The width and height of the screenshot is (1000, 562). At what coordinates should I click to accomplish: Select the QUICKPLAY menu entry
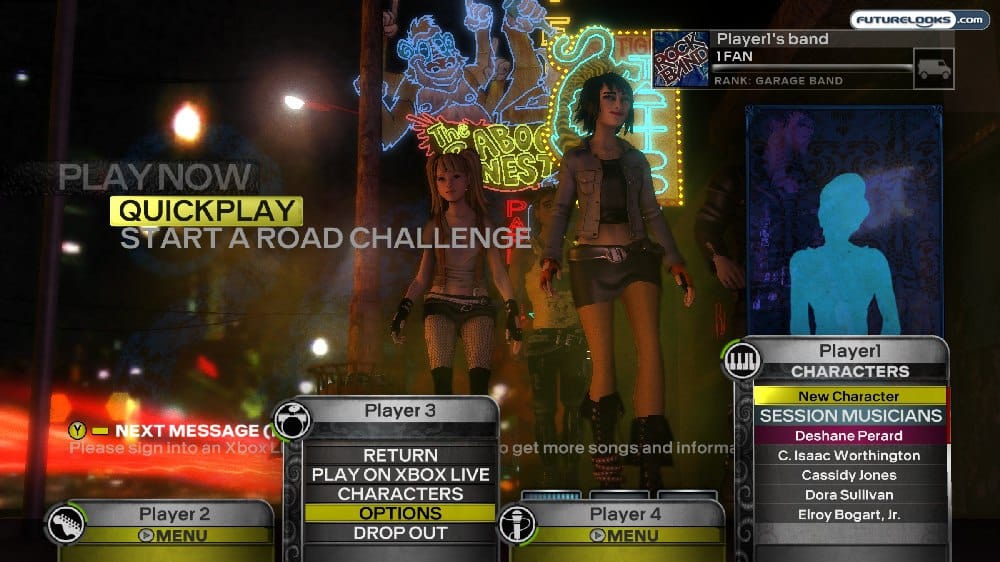click(x=205, y=210)
